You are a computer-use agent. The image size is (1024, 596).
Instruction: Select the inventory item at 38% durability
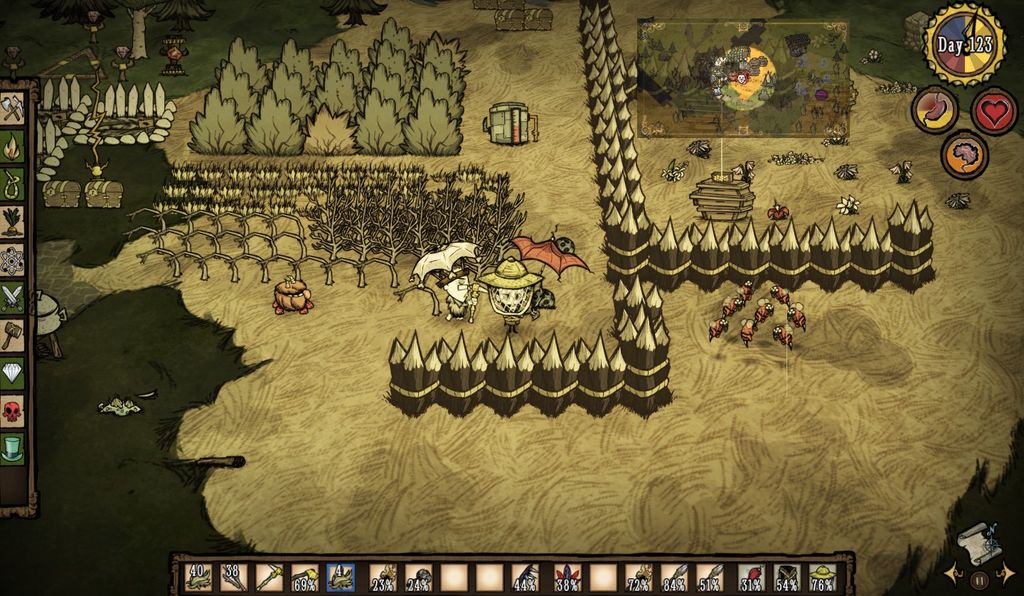point(568,577)
